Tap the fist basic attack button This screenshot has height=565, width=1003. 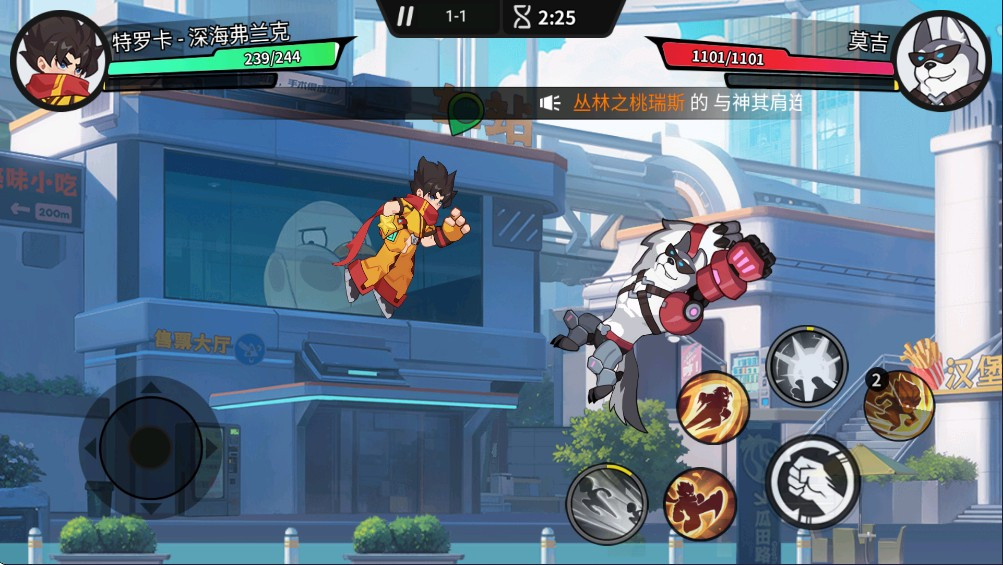click(x=812, y=482)
